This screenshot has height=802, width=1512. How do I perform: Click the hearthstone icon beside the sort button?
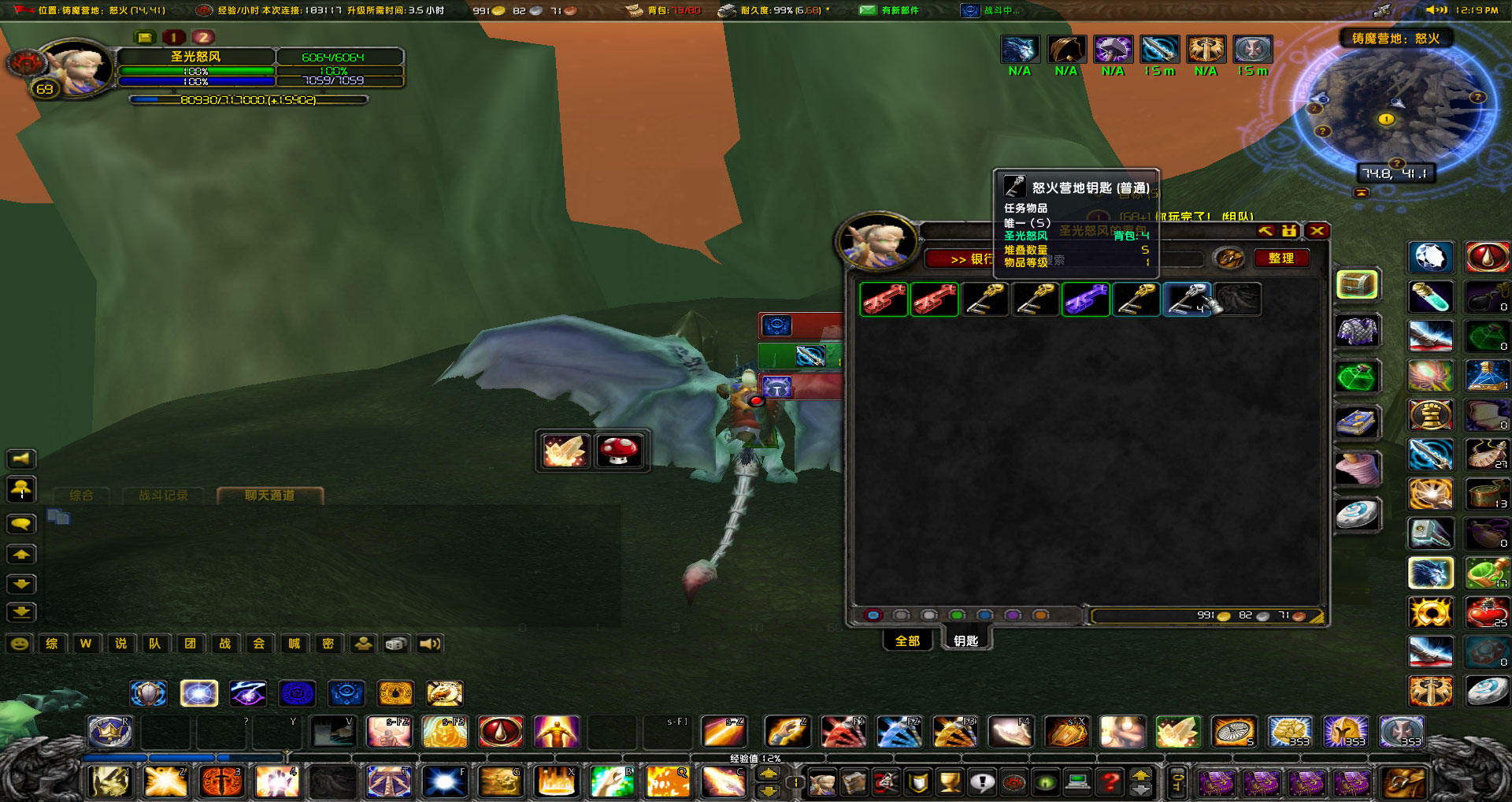click(1228, 259)
